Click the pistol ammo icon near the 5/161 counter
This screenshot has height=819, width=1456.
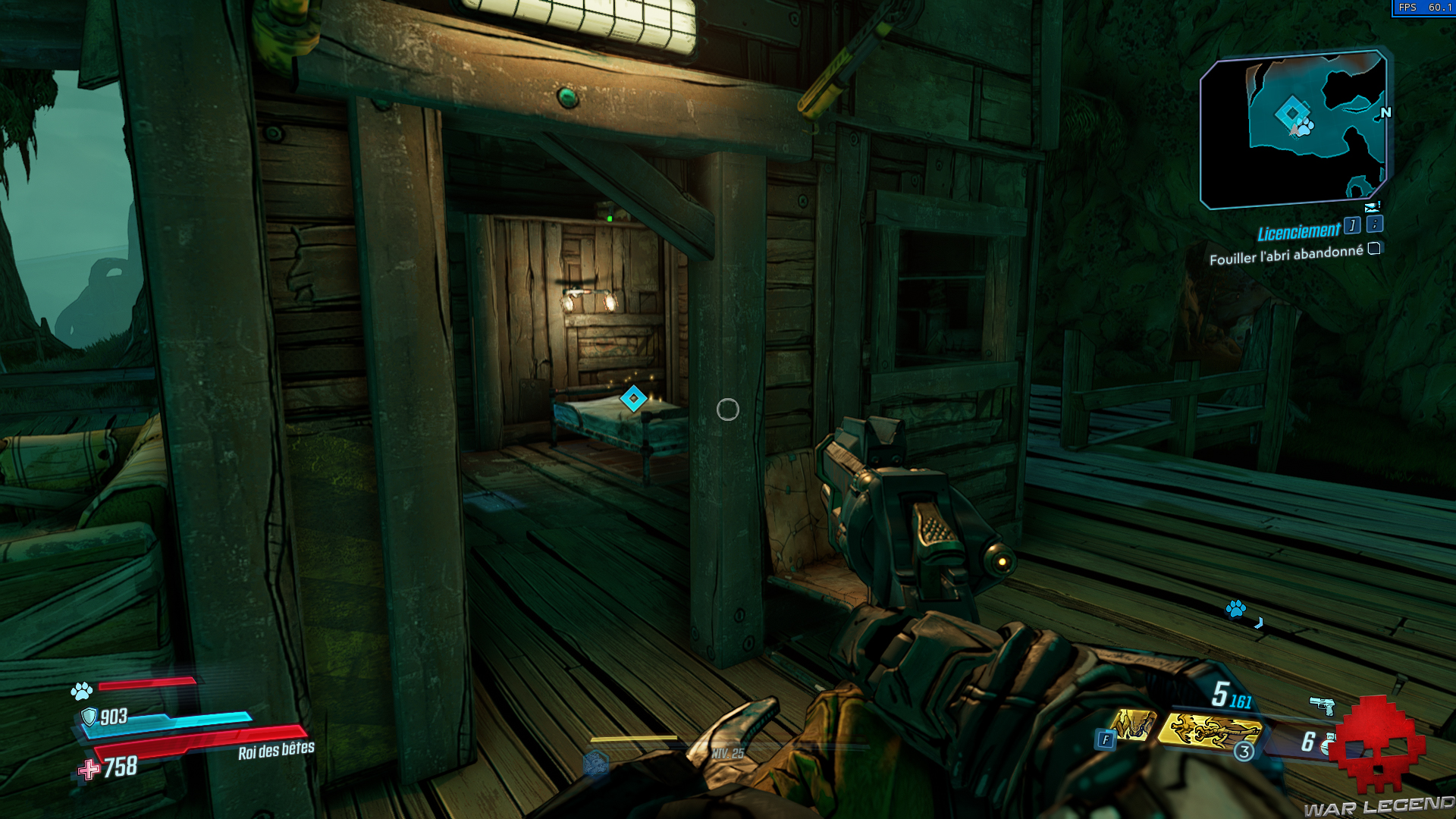1322,704
